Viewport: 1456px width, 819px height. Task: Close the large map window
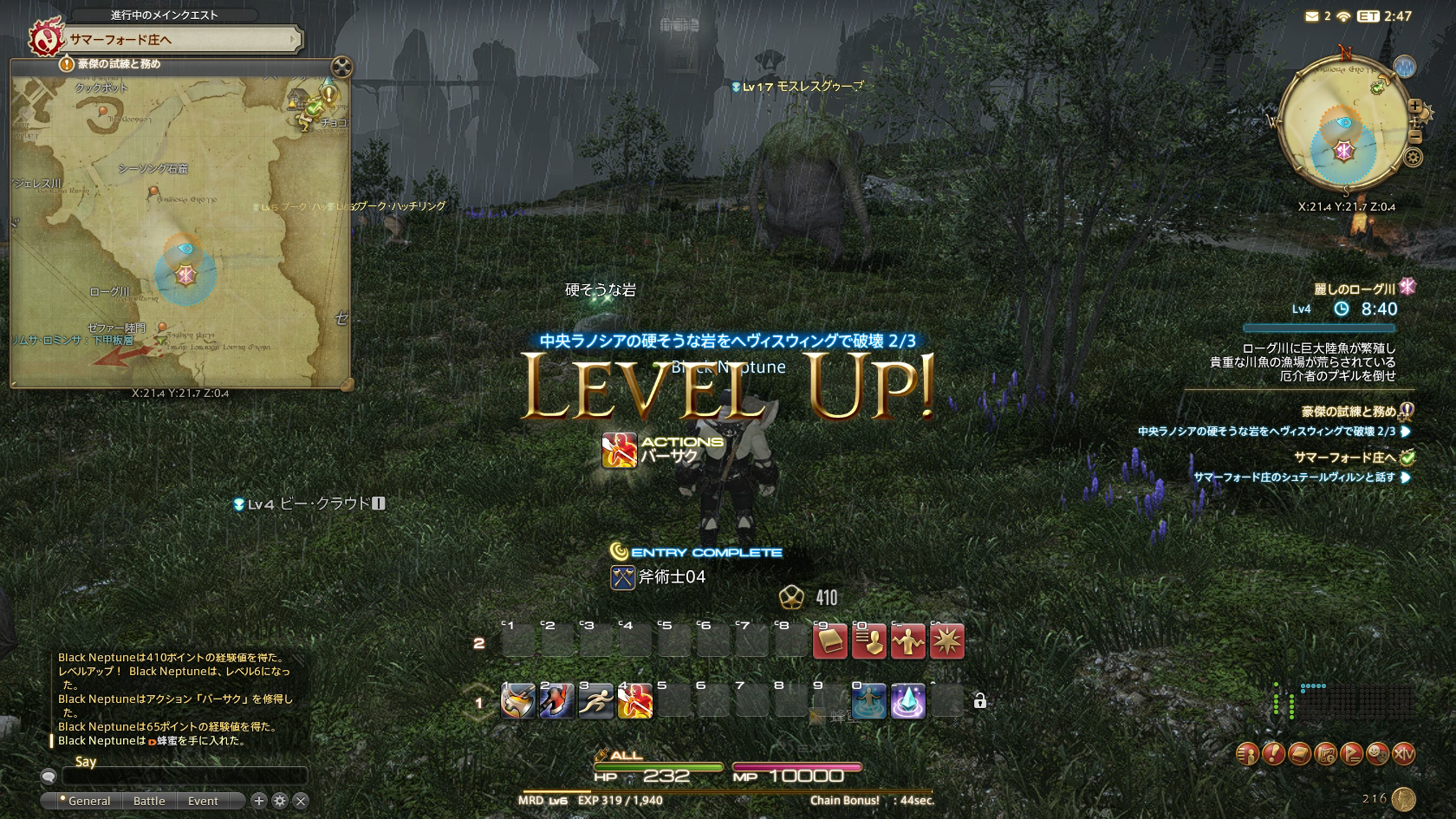(x=341, y=67)
